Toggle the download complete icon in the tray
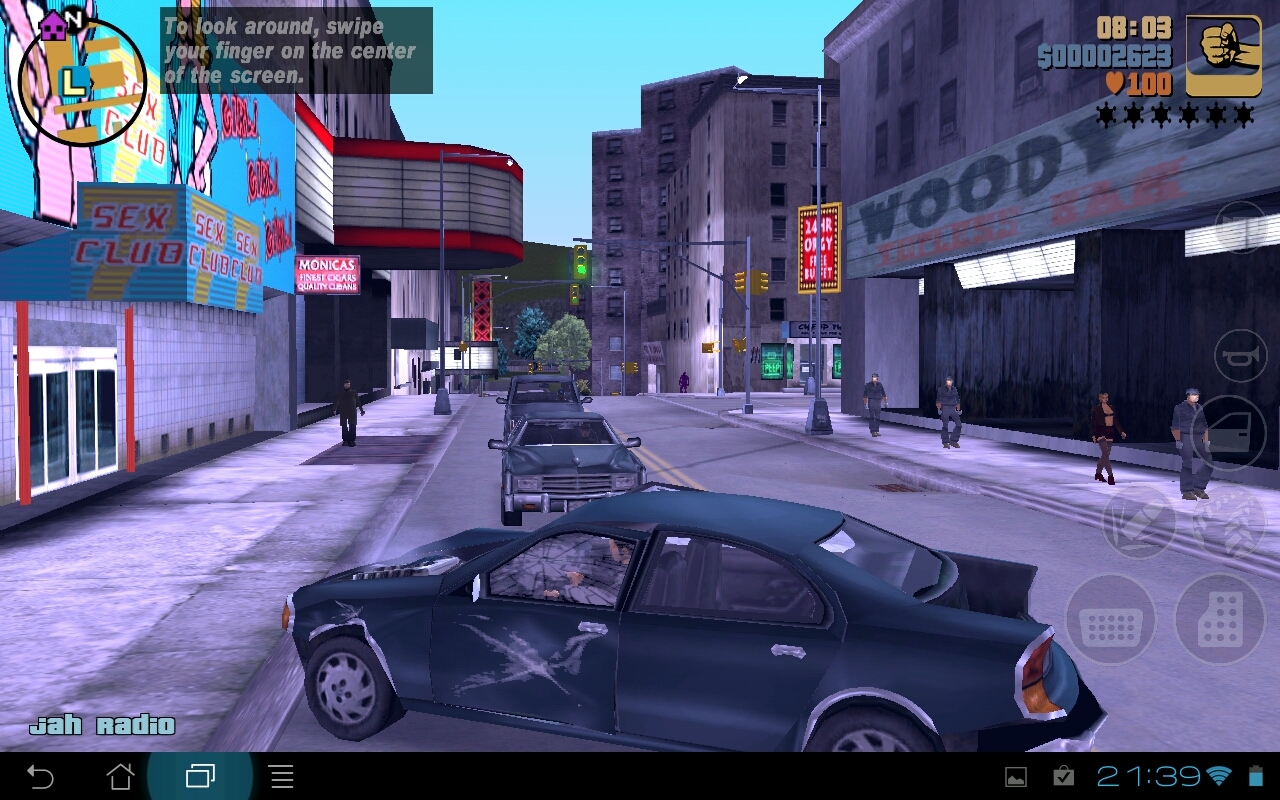 tap(1064, 778)
